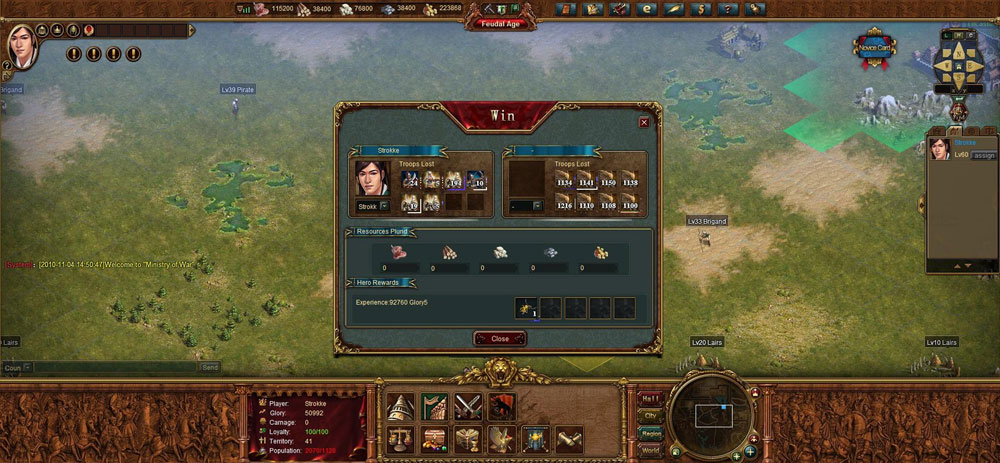The height and width of the screenshot is (463, 1000).
Task: Open the treasure chest inventory
Action: [435, 439]
